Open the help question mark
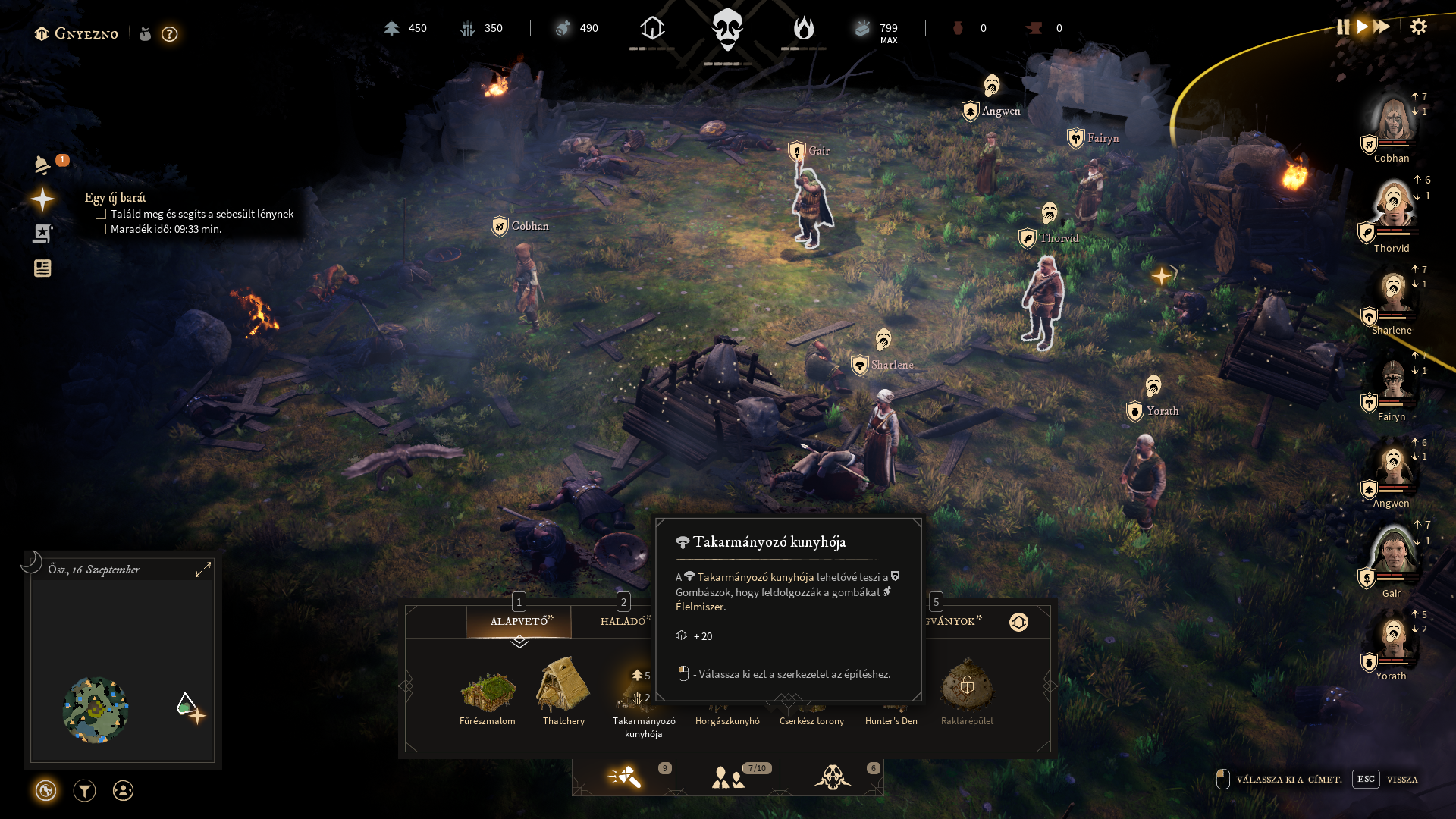 click(x=169, y=34)
